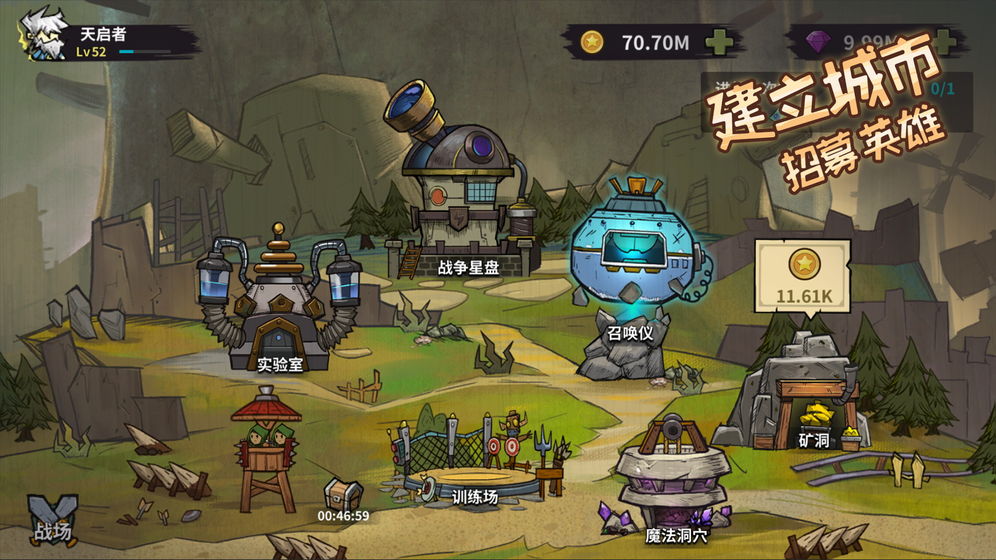Screen dimensions: 996x560
Task: Open the 召唤仪 summoning device
Action: 630,260
